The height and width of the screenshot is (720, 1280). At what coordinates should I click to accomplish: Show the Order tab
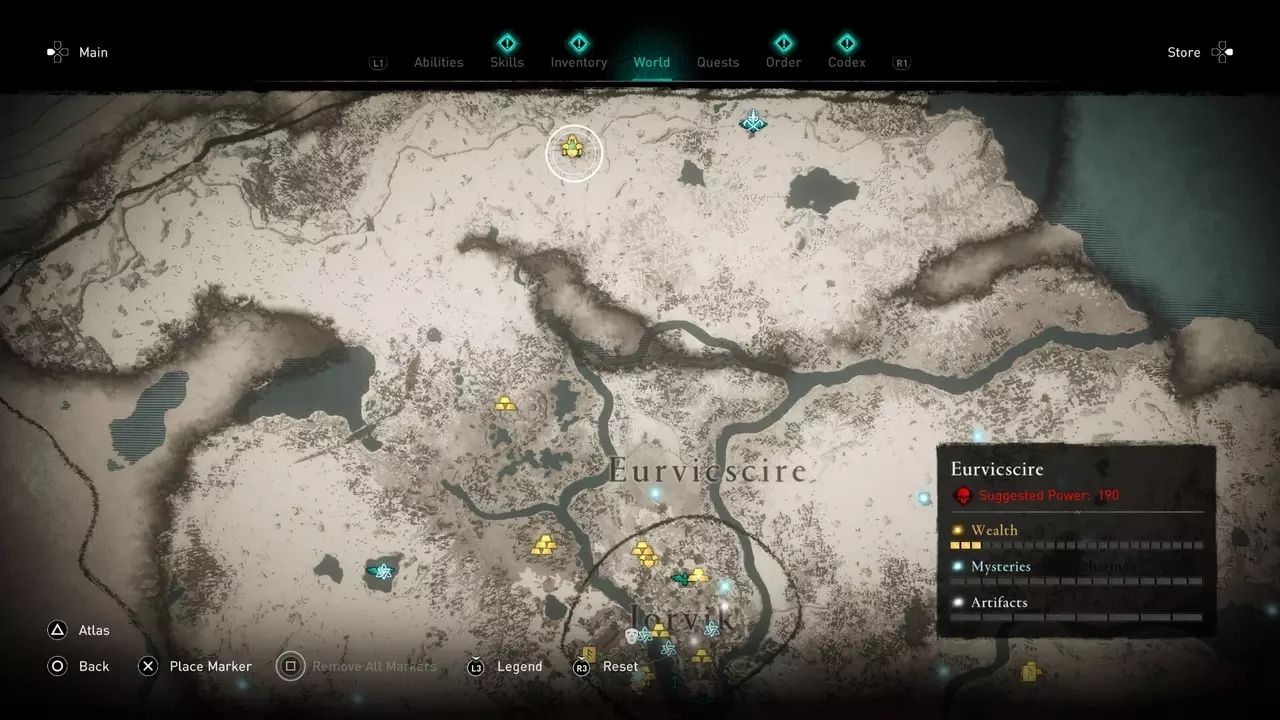pos(784,62)
